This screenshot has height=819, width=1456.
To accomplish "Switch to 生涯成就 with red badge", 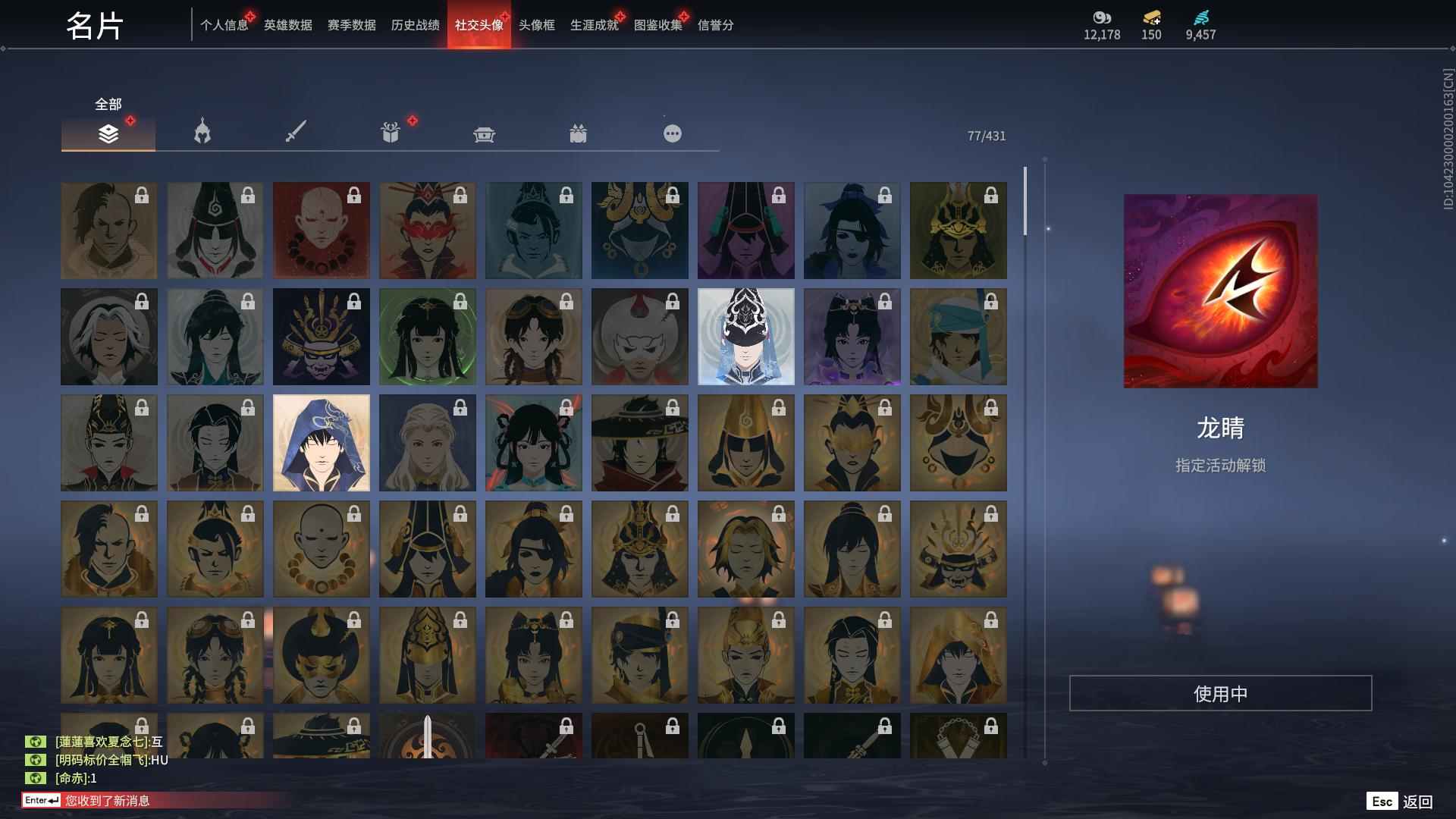I will pyautogui.click(x=593, y=25).
